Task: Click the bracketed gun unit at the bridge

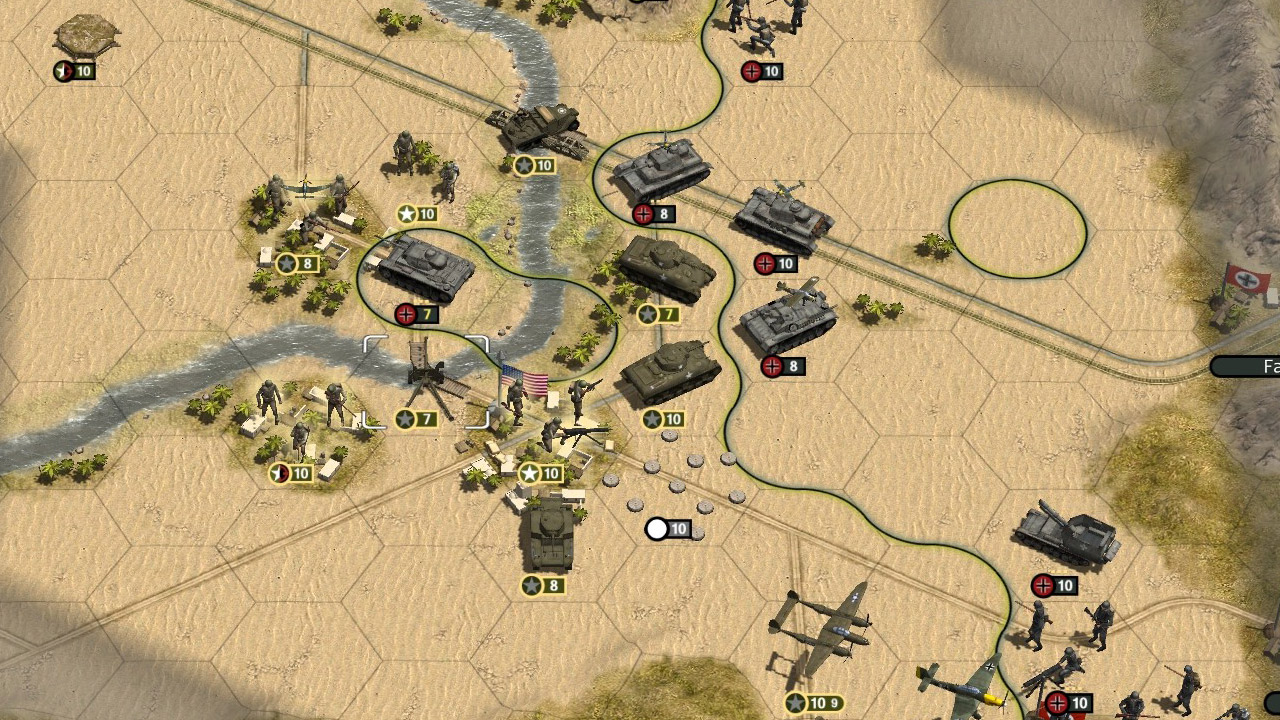Action: click(x=428, y=377)
